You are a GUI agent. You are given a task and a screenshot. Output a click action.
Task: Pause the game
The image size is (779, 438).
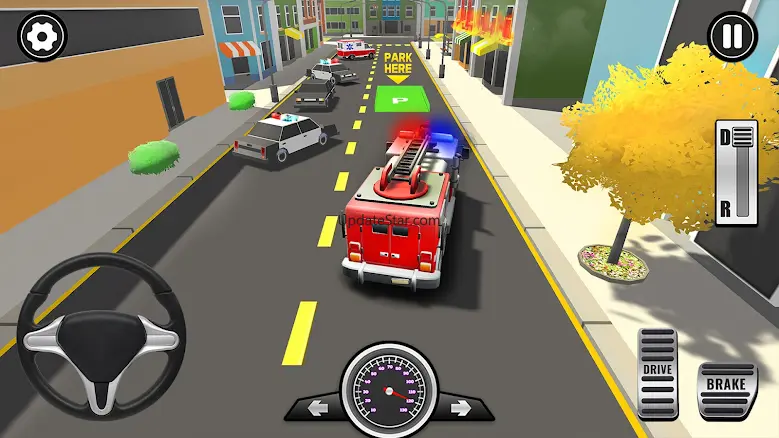(x=733, y=37)
